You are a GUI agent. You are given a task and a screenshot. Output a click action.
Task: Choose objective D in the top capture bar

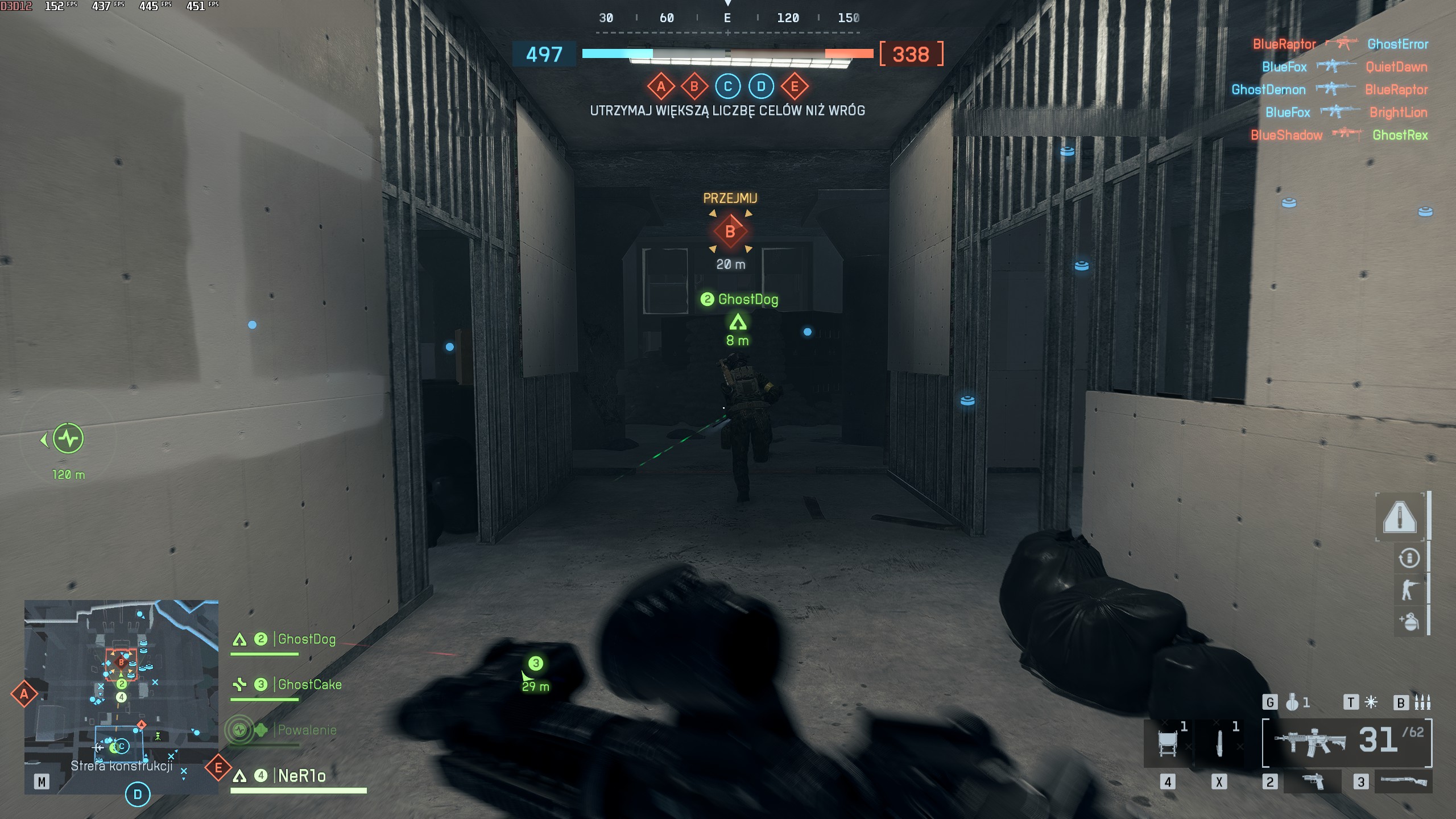[761, 87]
